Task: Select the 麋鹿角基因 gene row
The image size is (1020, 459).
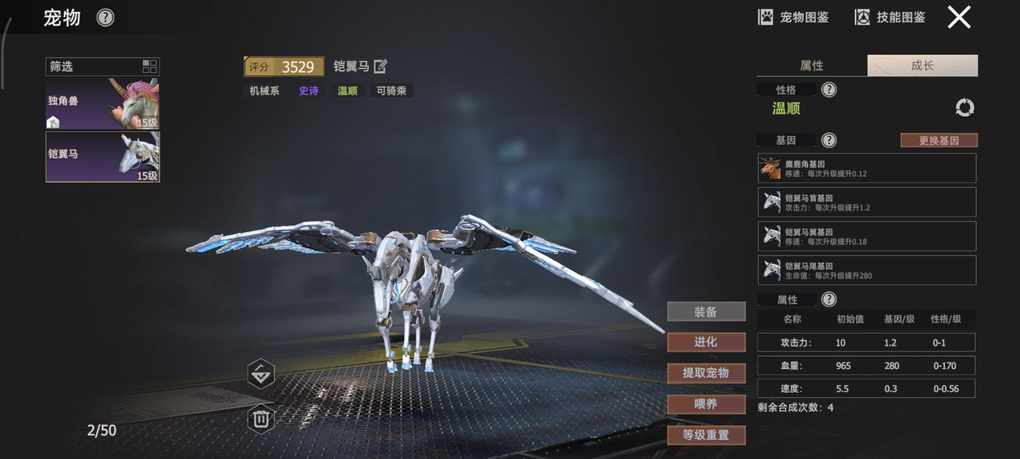Action: click(866, 168)
